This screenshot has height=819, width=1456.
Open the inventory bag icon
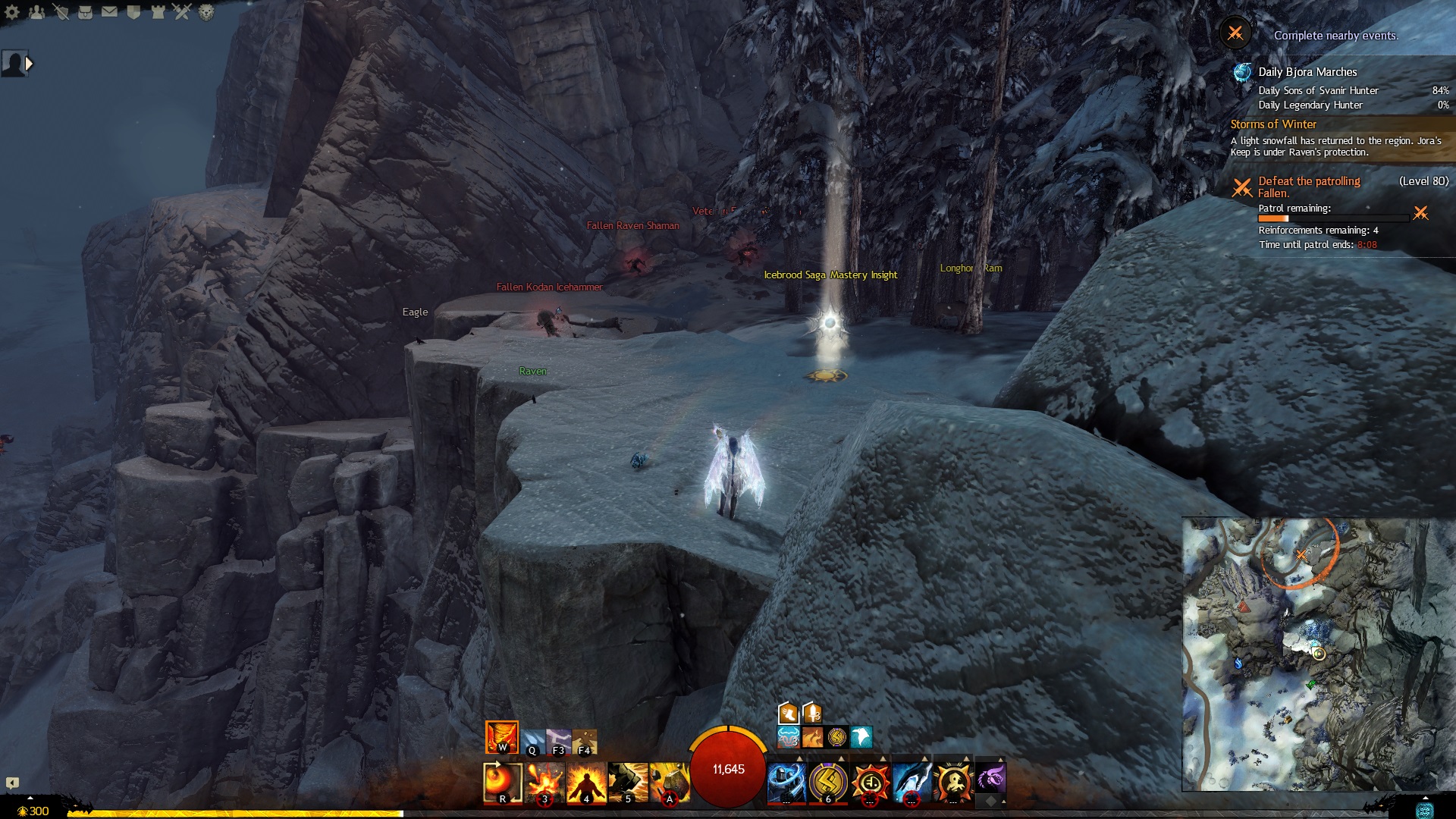click(85, 12)
